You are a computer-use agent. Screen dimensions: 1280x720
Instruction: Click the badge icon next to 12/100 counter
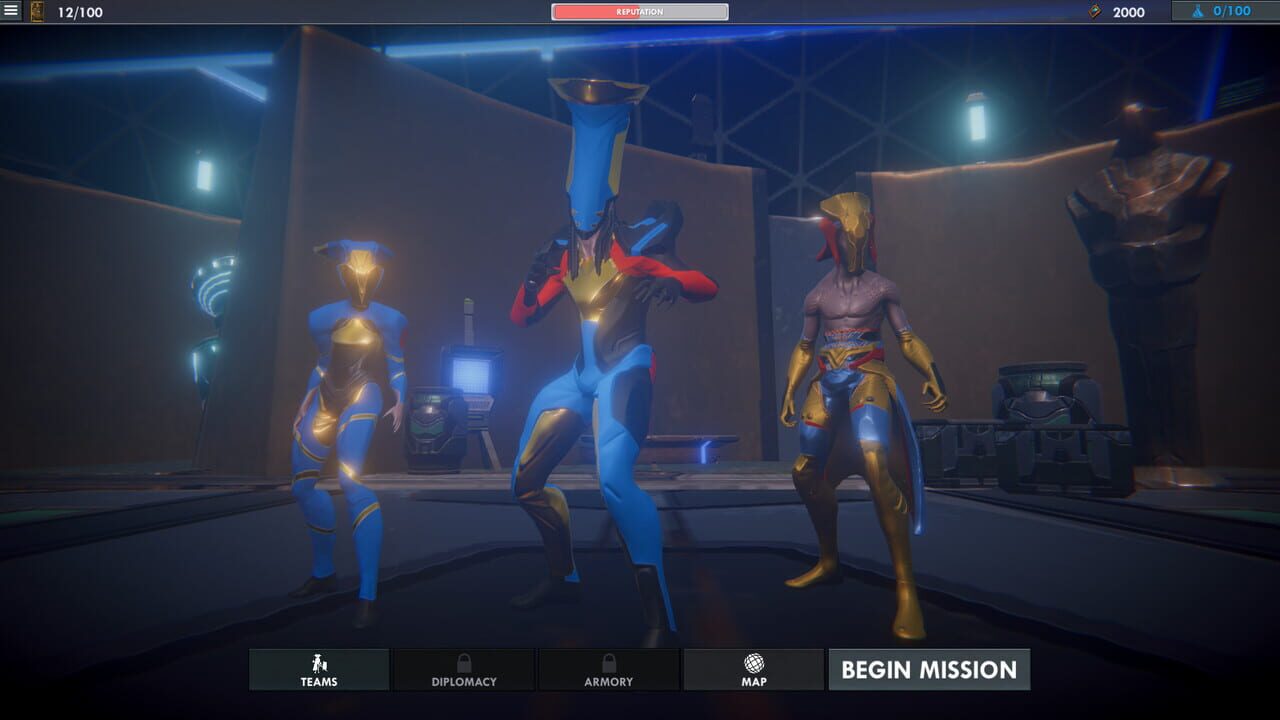click(38, 13)
